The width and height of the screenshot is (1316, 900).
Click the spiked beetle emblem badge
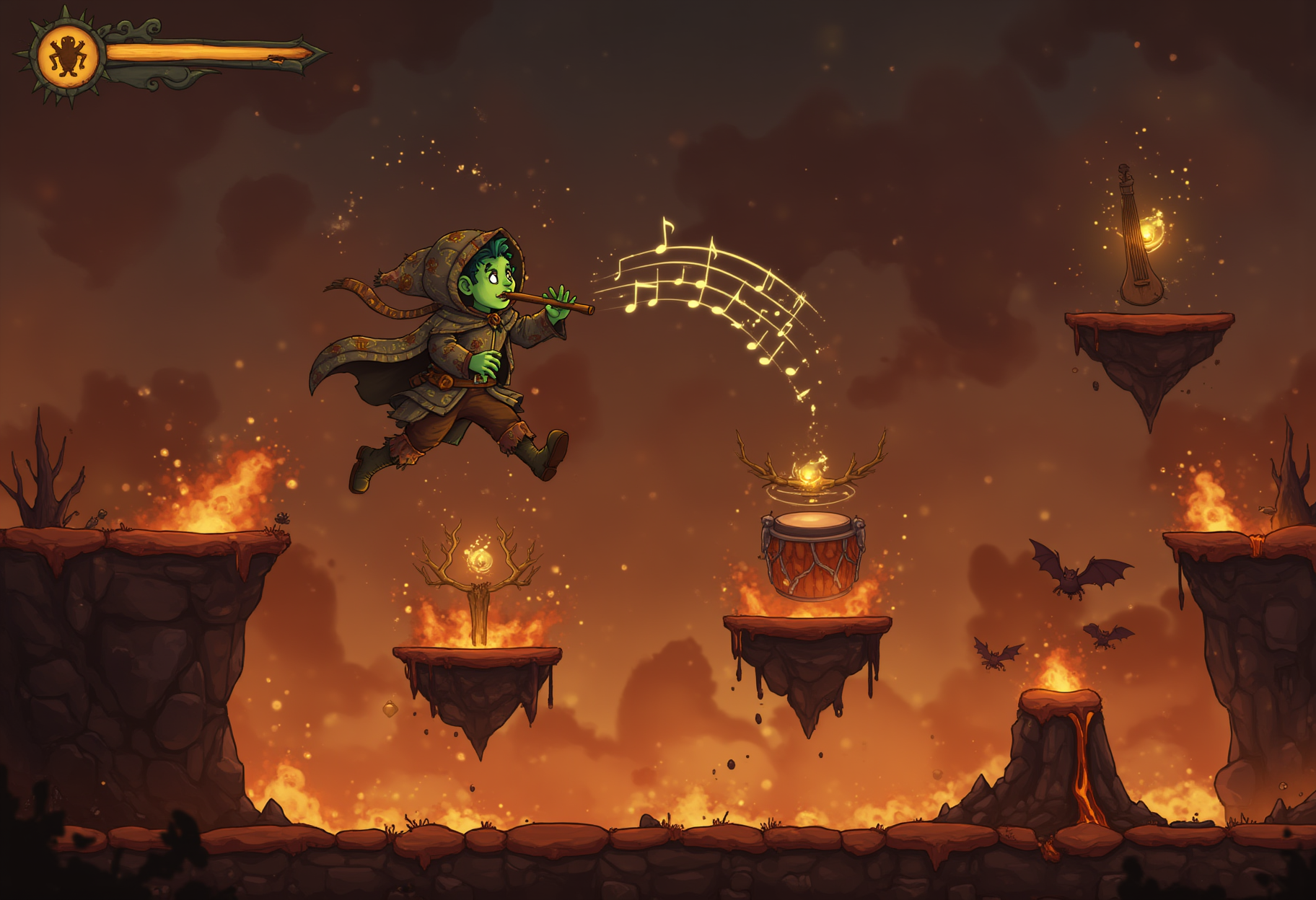pyautogui.click(x=68, y=56)
